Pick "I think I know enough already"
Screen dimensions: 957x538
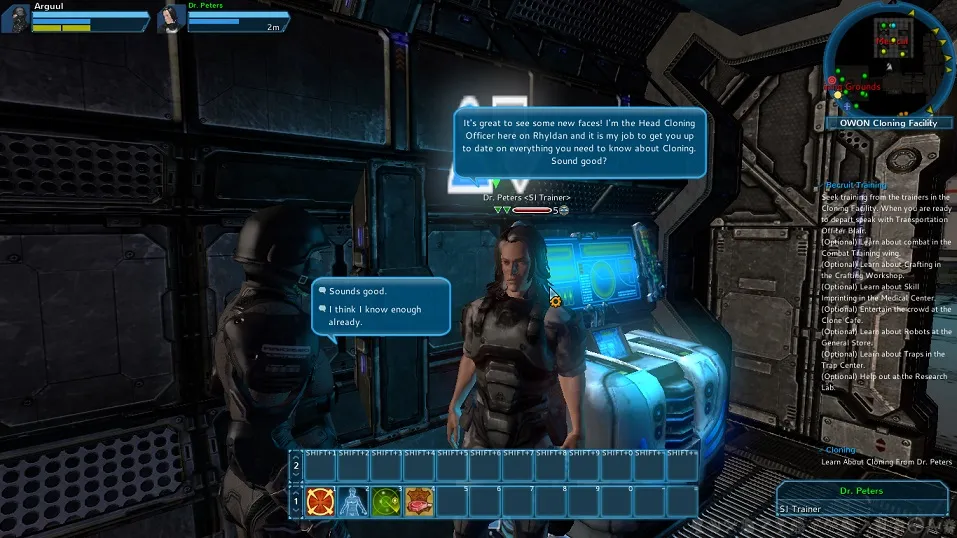pyautogui.click(x=375, y=316)
